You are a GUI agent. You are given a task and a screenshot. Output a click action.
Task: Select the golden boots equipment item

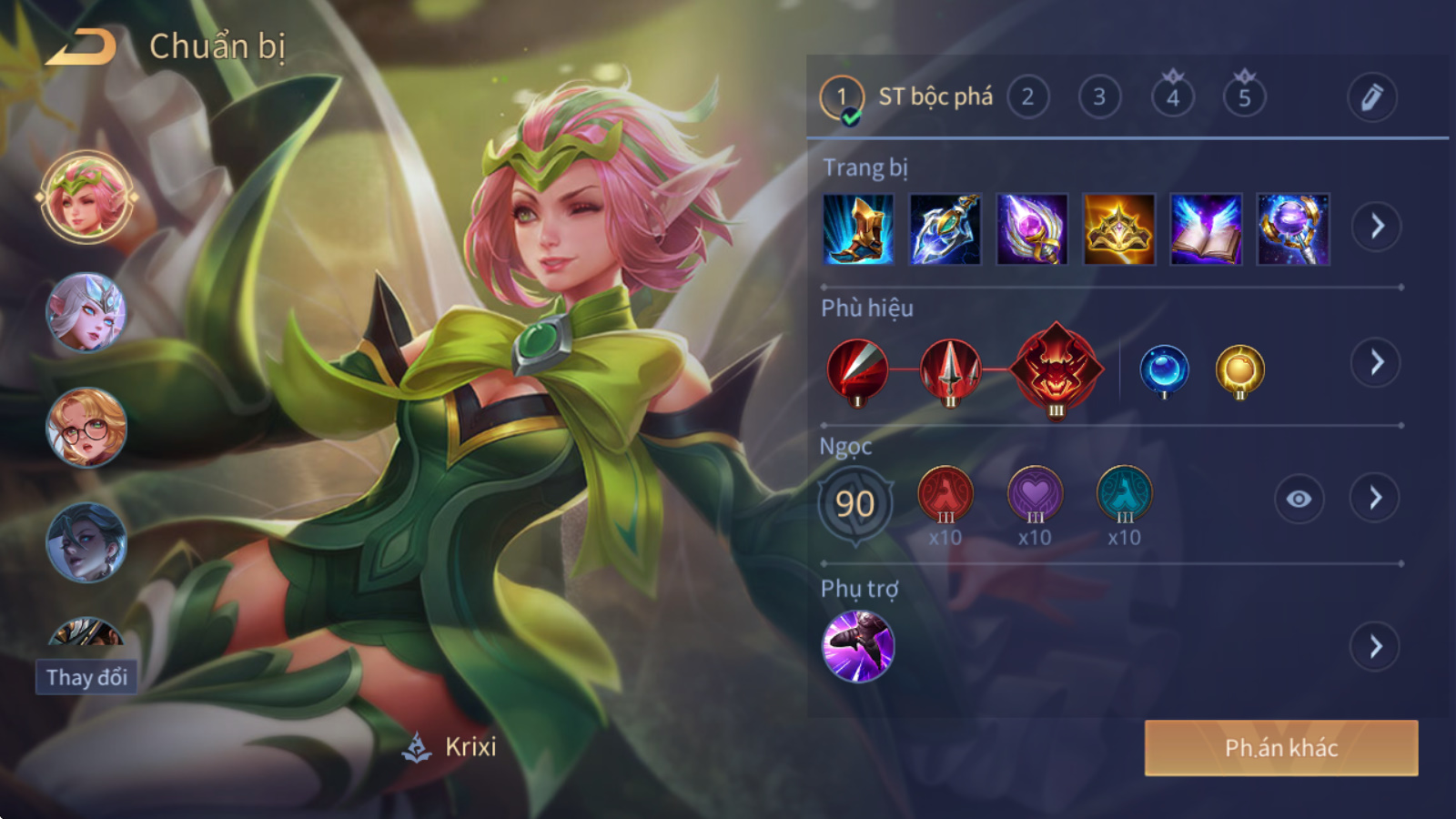pyautogui.click(x=858, y=229)
